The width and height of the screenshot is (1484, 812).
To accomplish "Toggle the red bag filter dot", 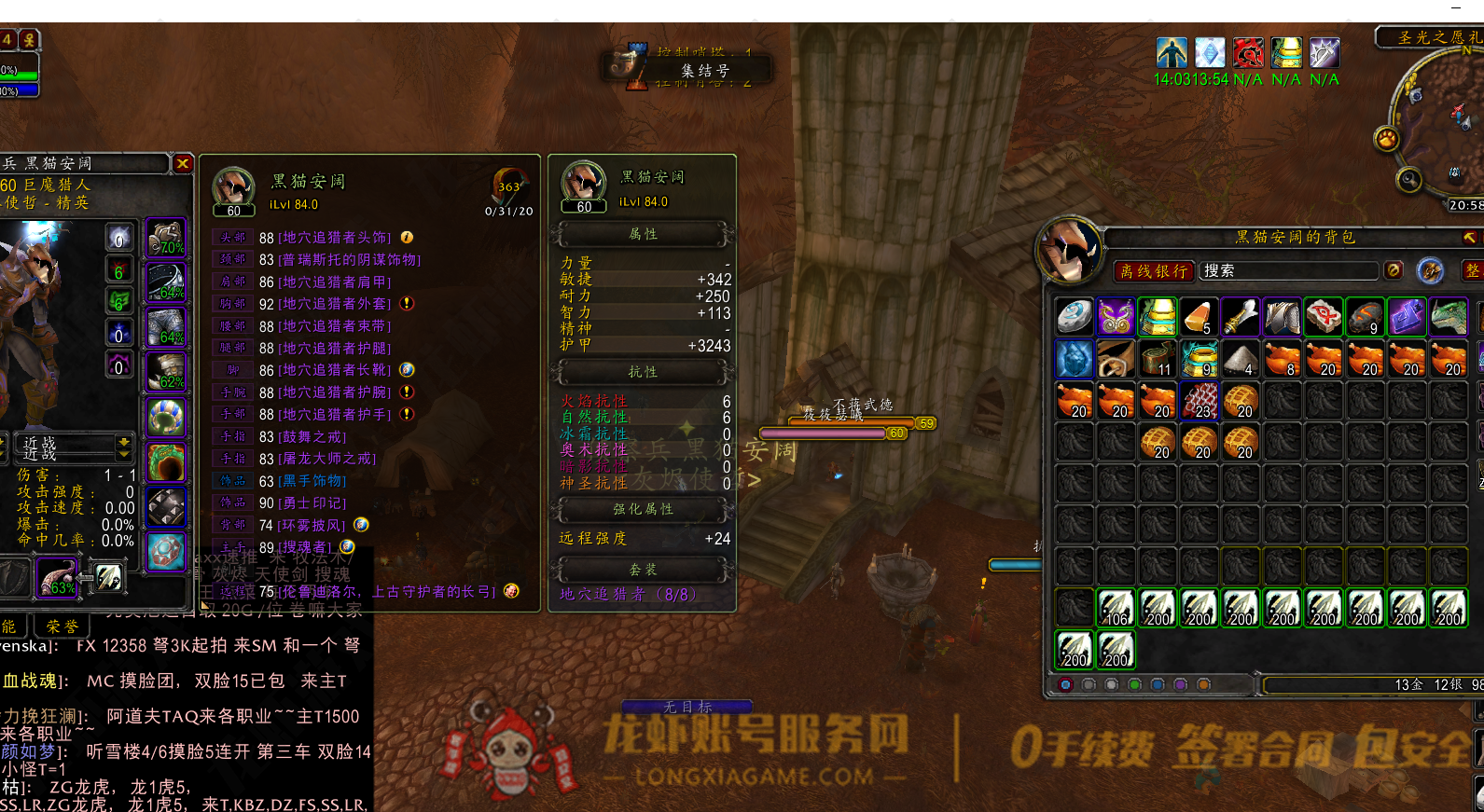I will [1065, 685].
